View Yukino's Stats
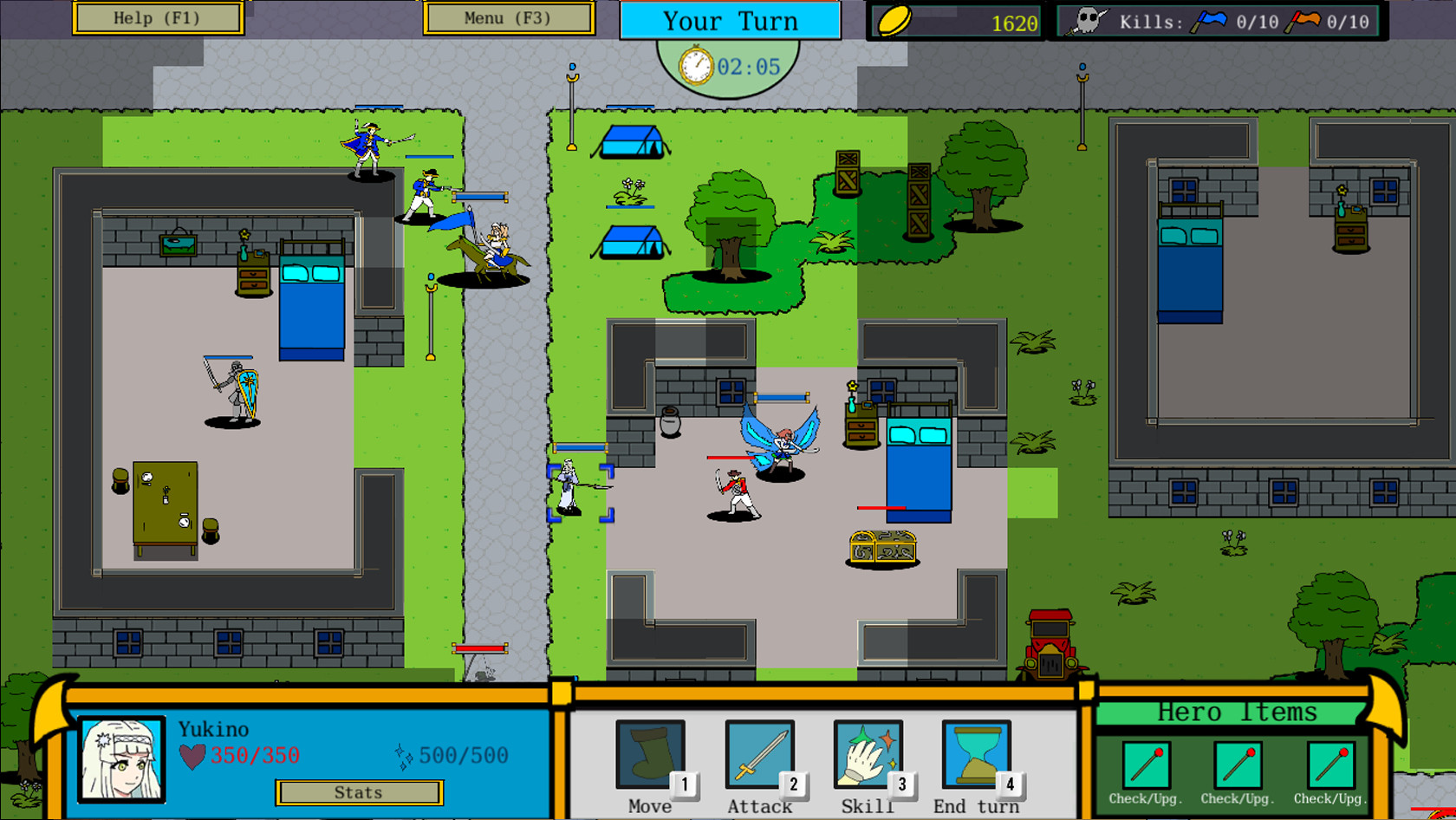1456x820 pixels. (359, 791)
